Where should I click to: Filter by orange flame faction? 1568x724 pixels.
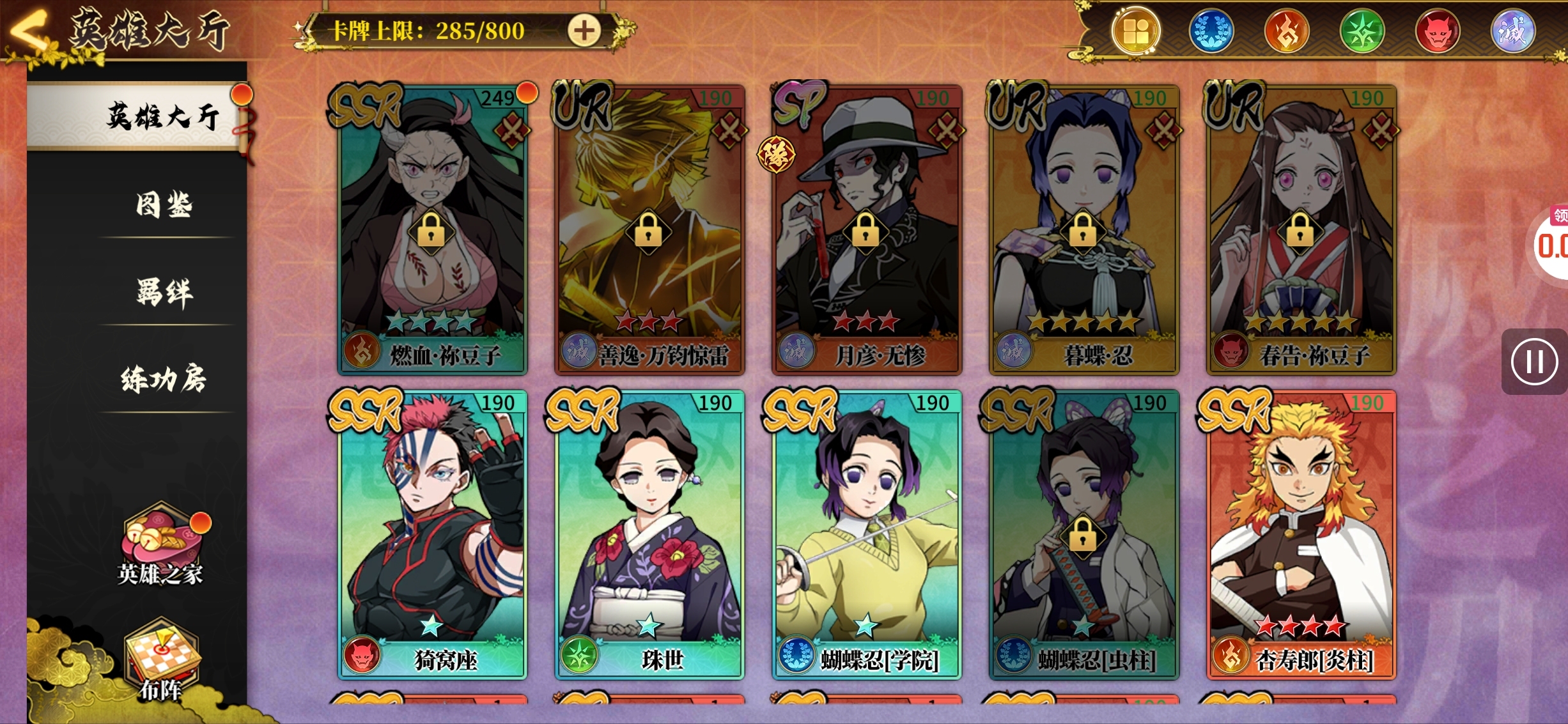[x=1287, y=31]
